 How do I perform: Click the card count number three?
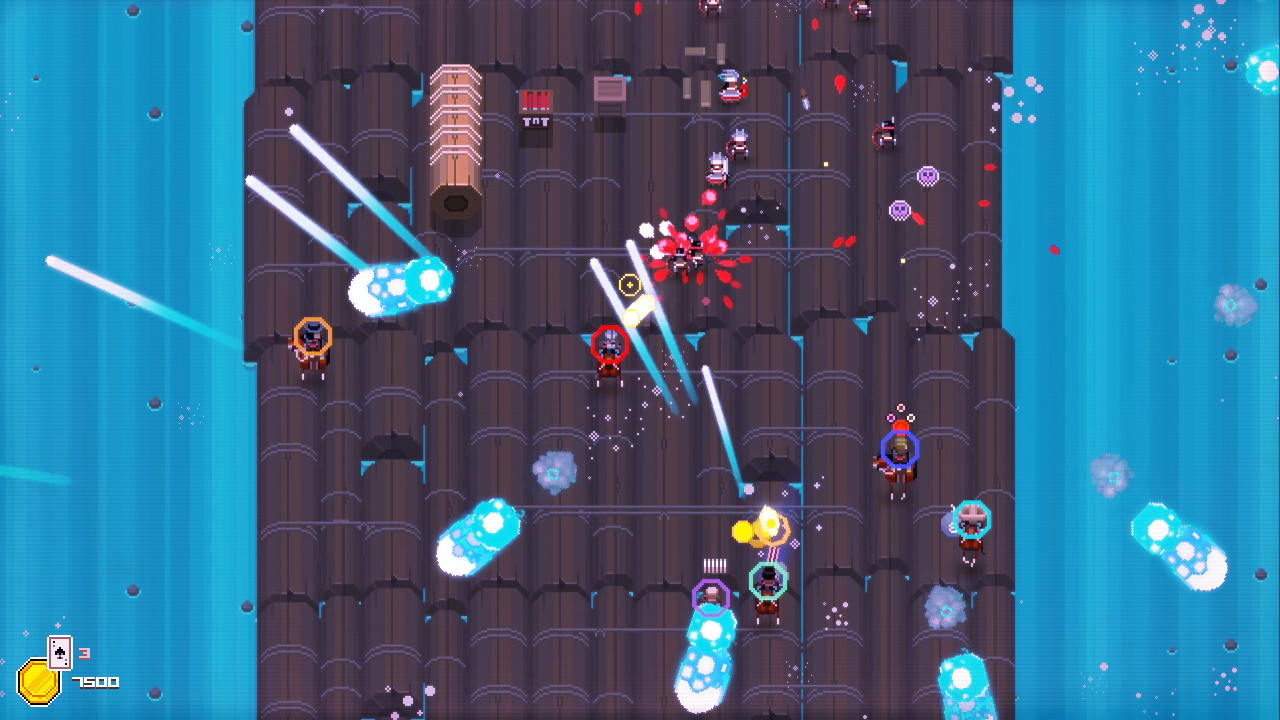[x=84, y=653]
